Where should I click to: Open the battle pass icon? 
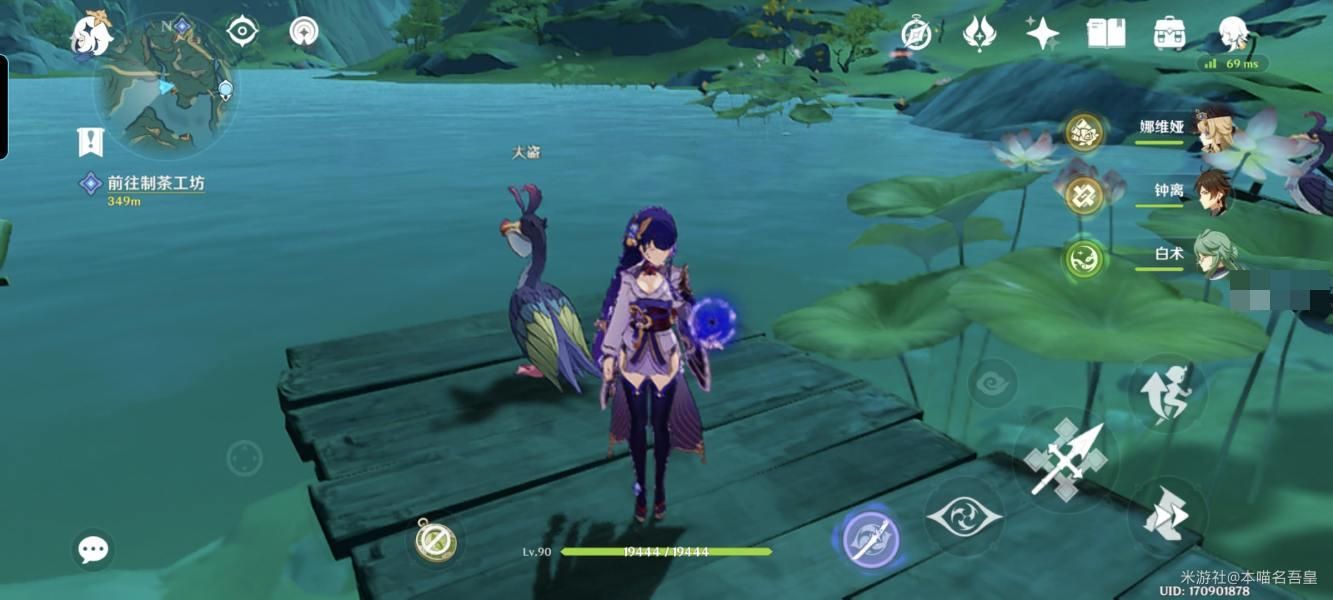tap(978, 33)
